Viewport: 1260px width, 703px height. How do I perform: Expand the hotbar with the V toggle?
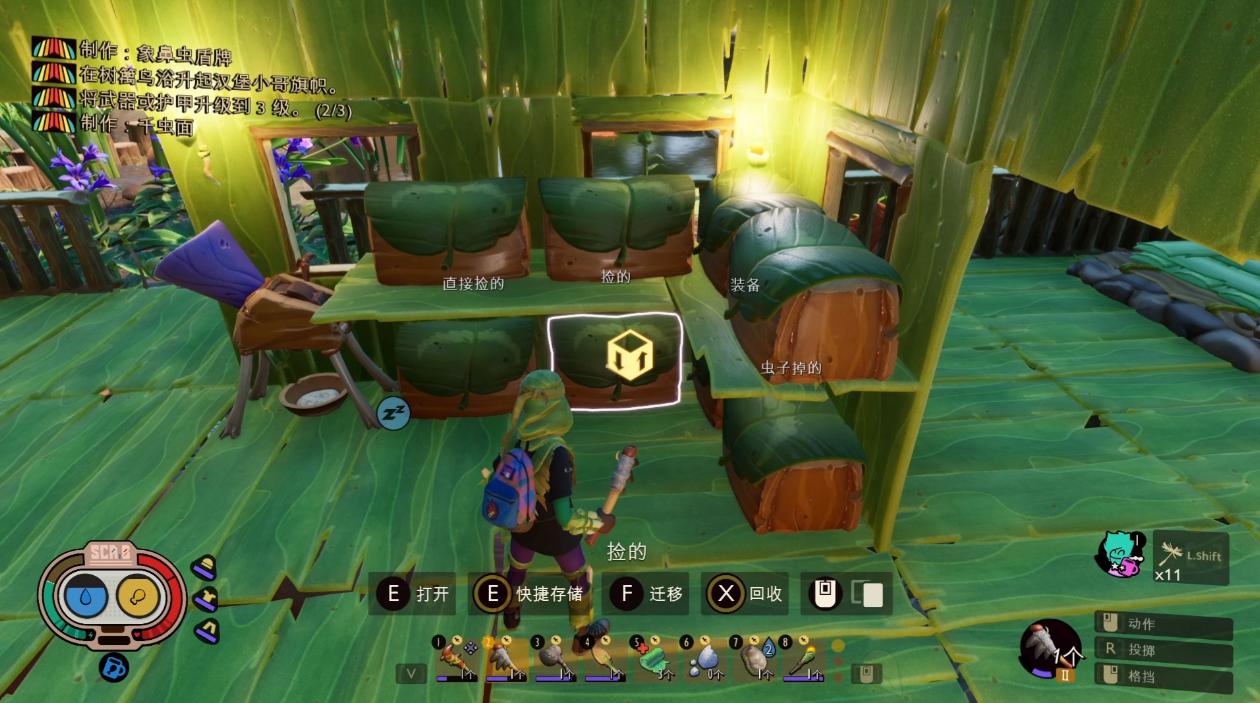pyautogui.click(x=410, y=673)
